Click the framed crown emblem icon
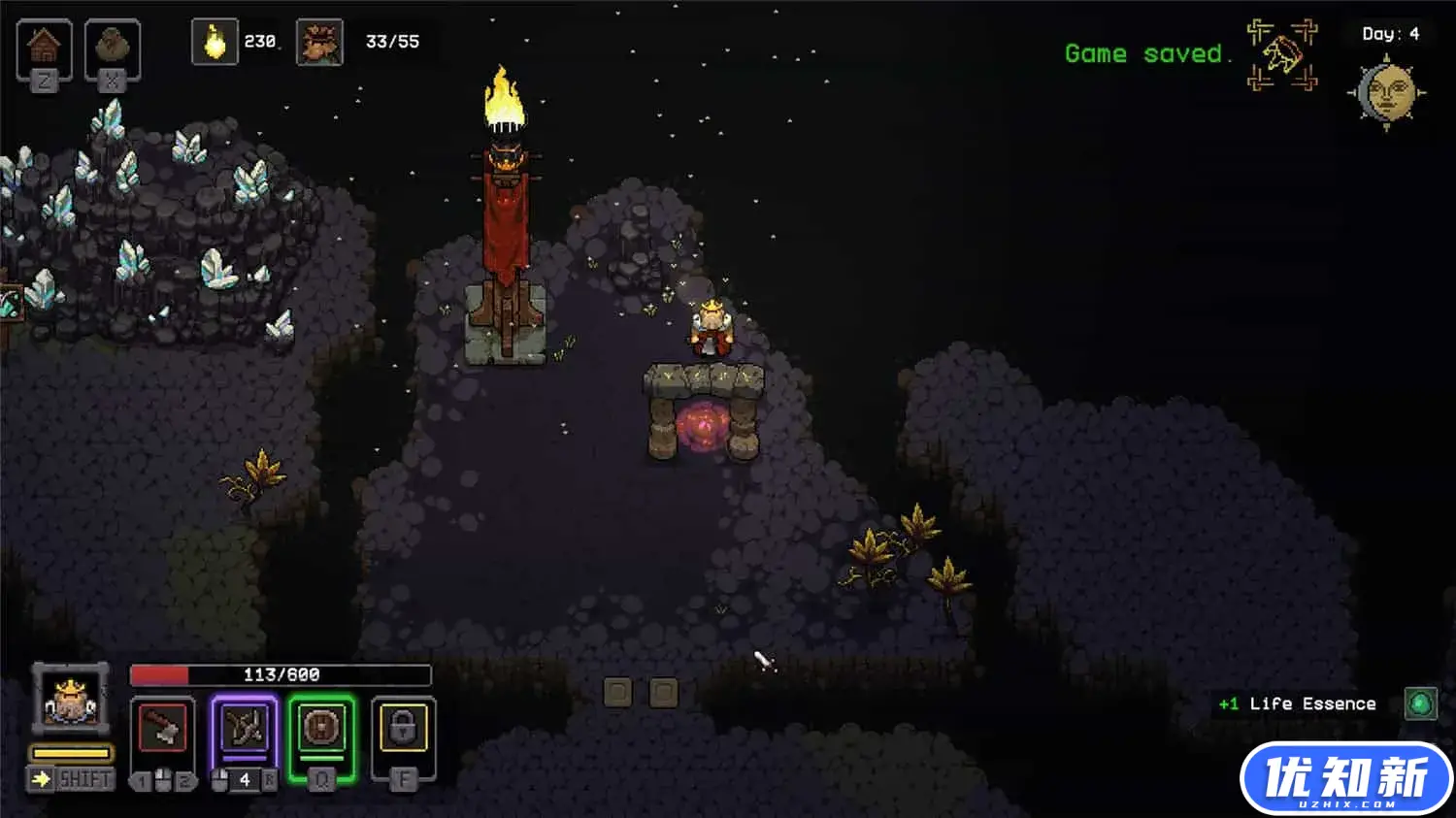The height and width of the screenshot is (818, 1456). [x=1282, y=54]
